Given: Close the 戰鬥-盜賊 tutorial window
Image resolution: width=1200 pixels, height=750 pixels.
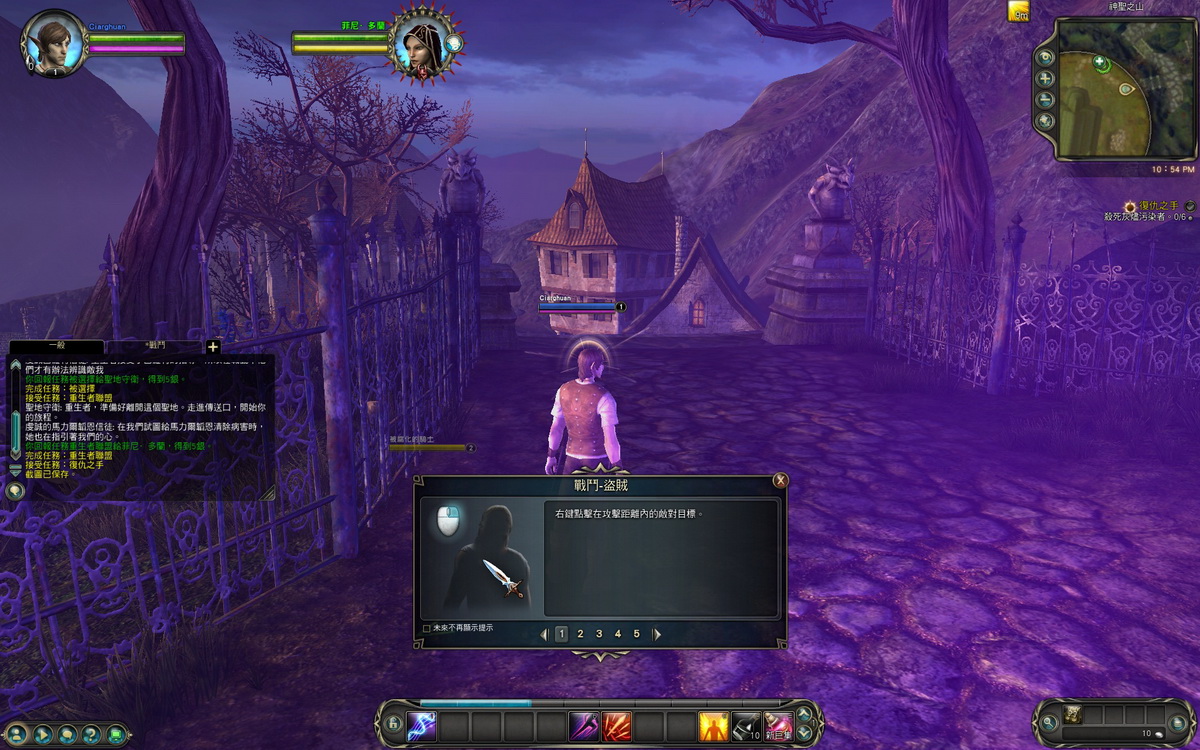Looking at the screenshot, I should pyautogui.click(x=780, y=481).
